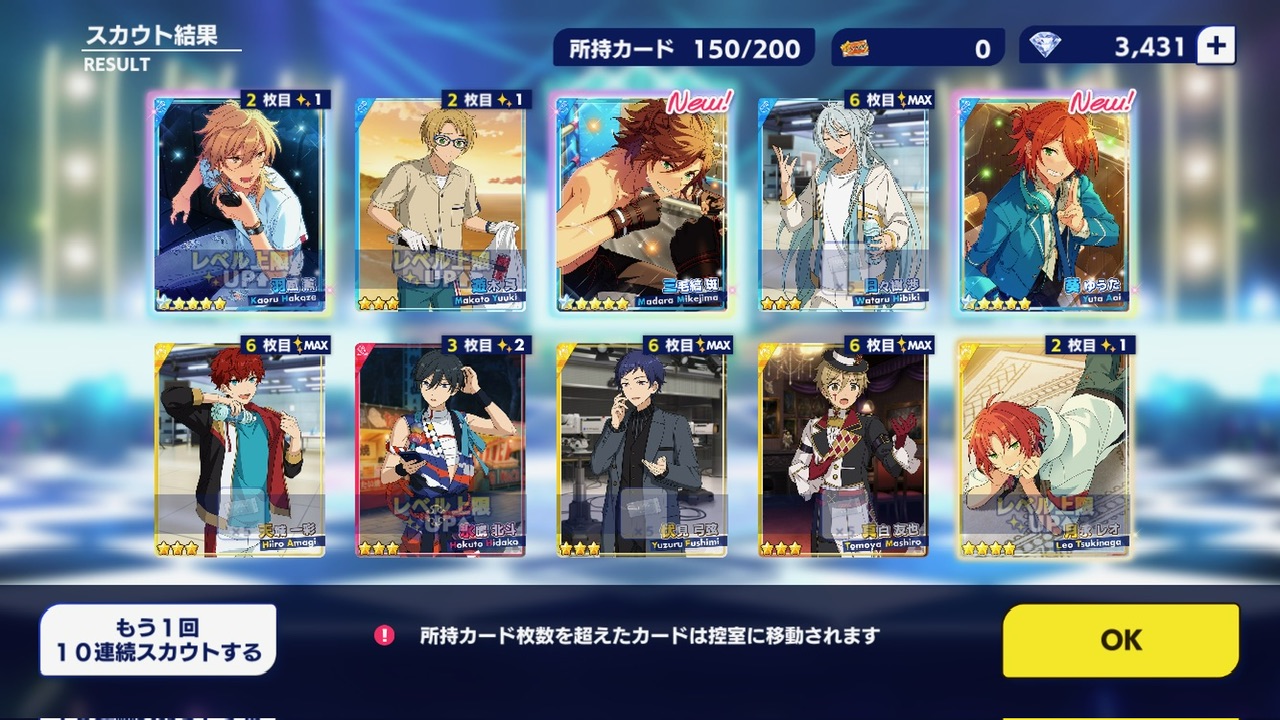Image resolution: width=1280 pixels, height=720 pixels.
Task: Select the Yuzuru Fushimi card
Action: (642, 450)
